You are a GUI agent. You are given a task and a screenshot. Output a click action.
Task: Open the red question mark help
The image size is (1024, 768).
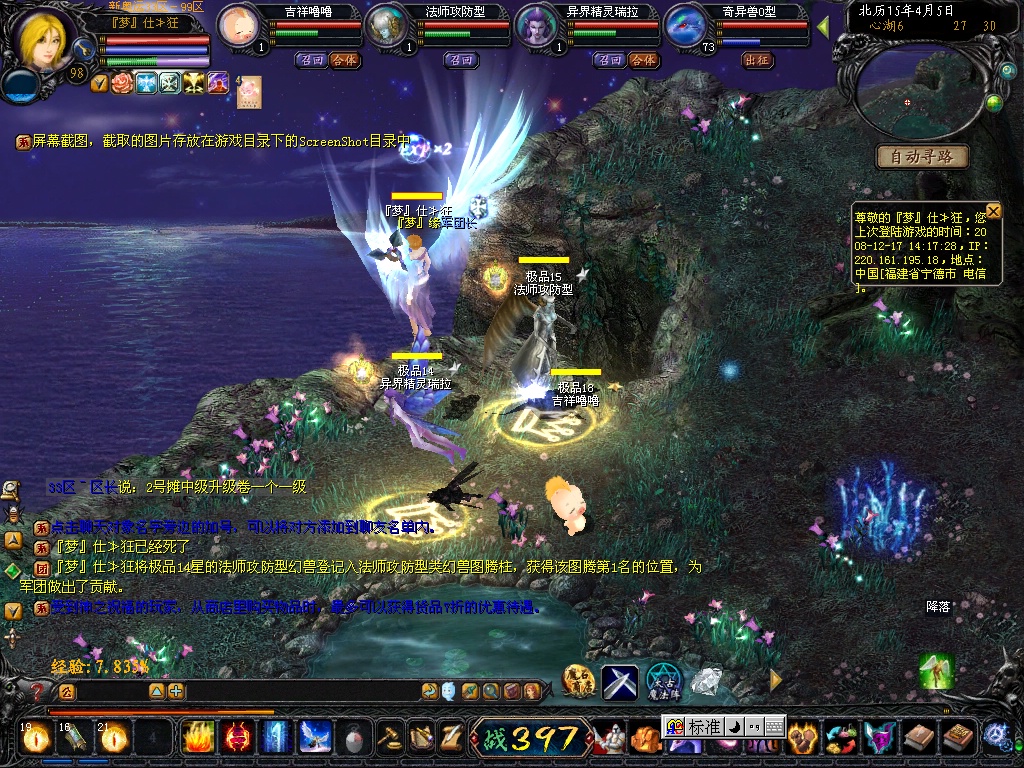click(x=37, y=691)
